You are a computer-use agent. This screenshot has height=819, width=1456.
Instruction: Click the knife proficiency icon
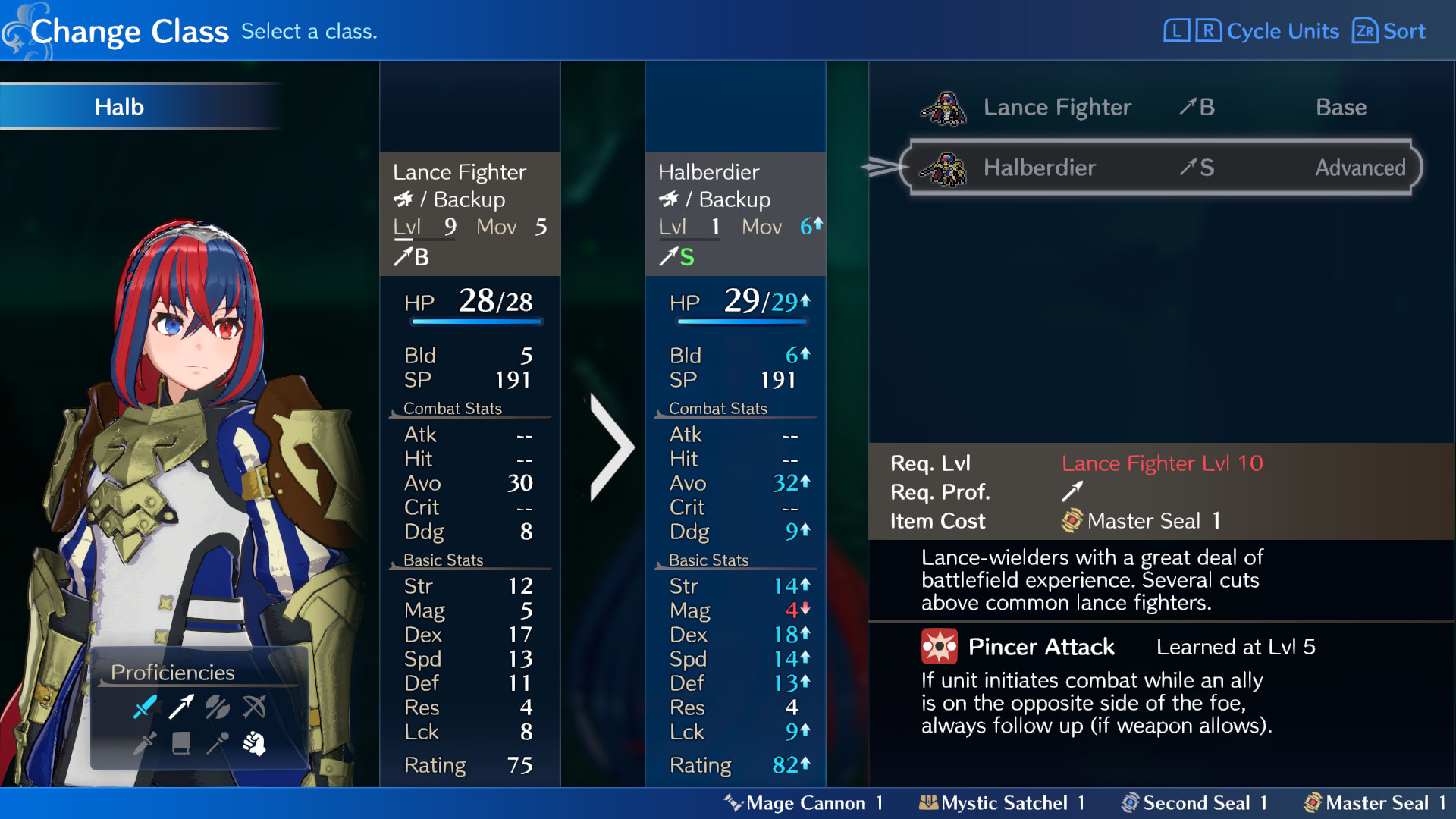(x=144, y=744)
